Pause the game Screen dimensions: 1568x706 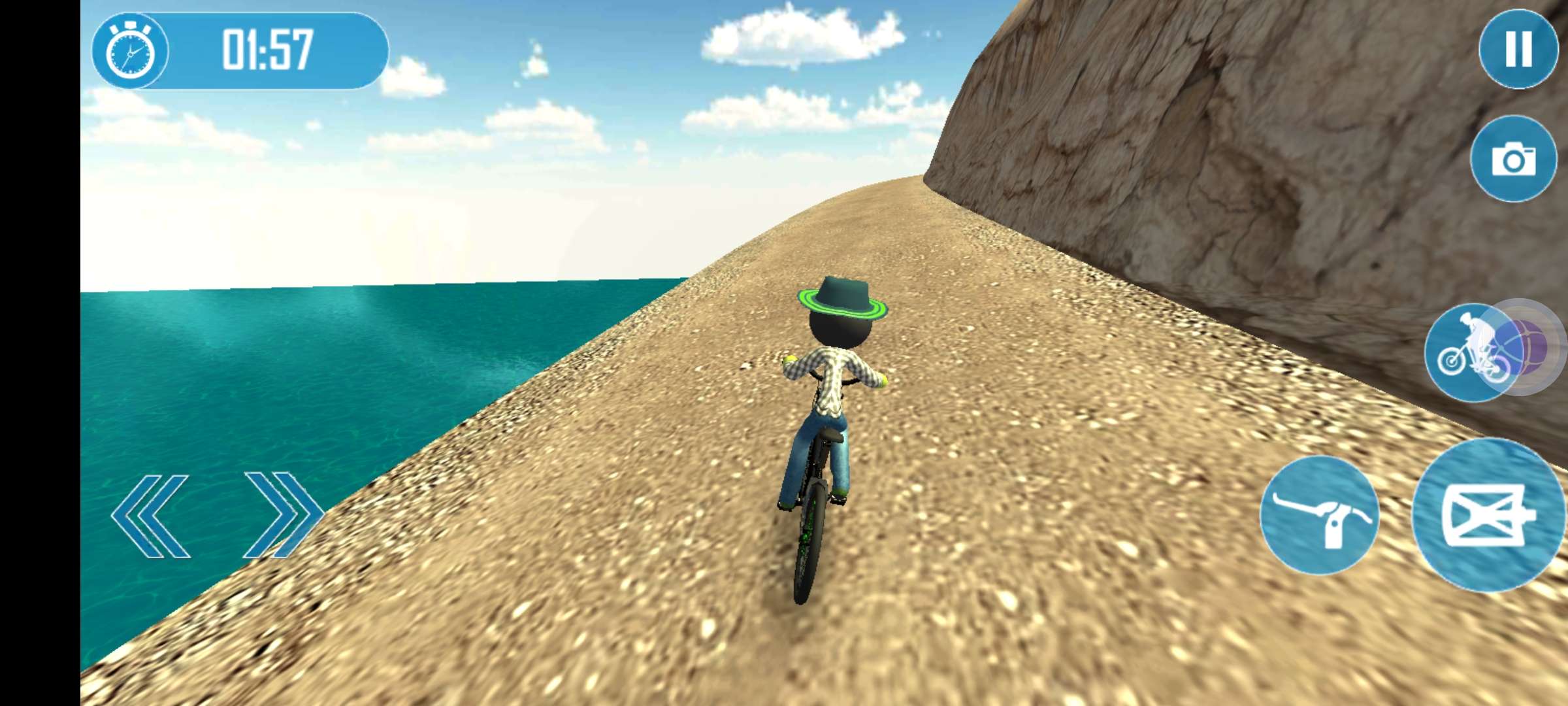tap(1518, 49)
